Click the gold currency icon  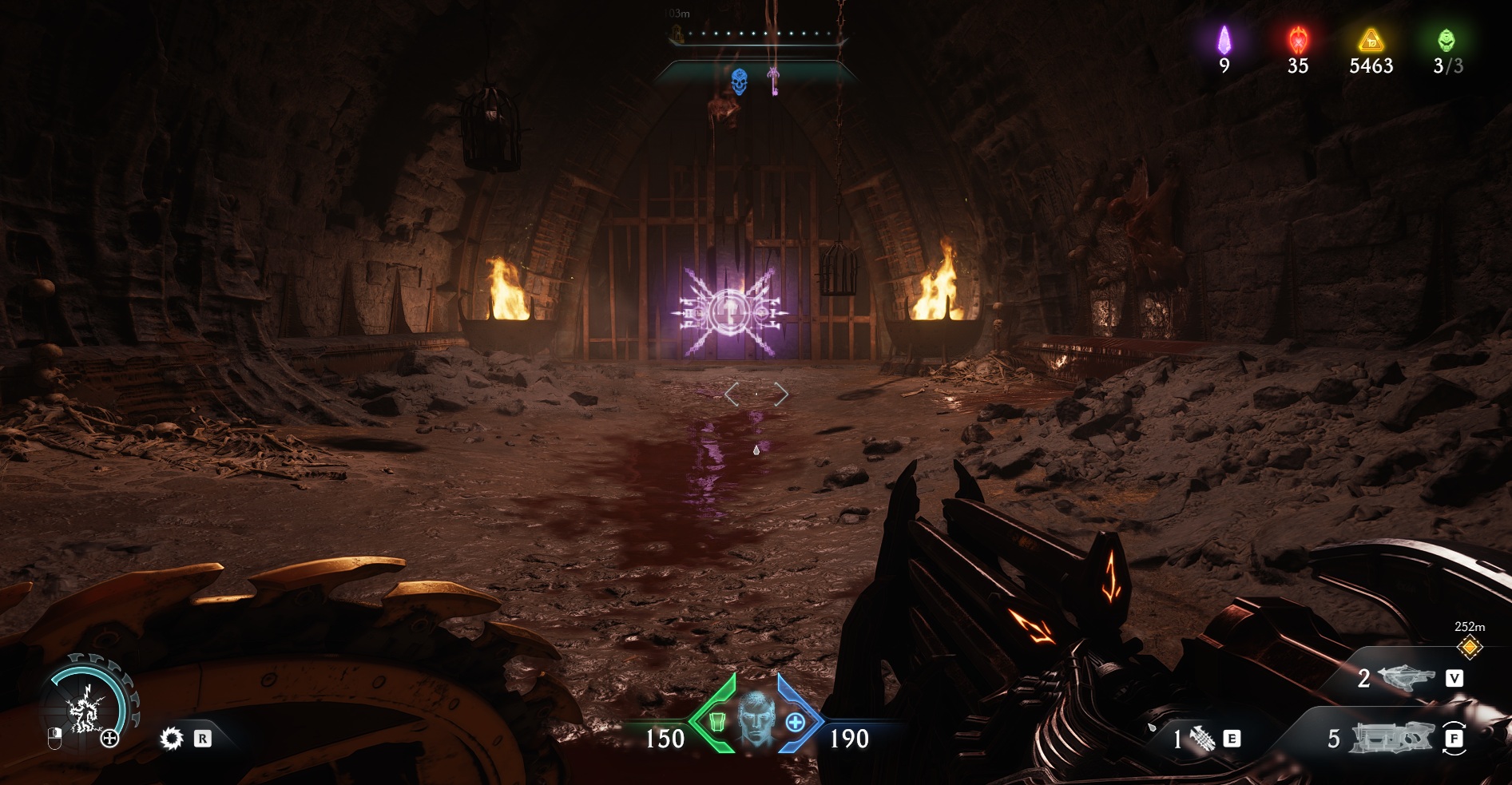click(1371, 40)
